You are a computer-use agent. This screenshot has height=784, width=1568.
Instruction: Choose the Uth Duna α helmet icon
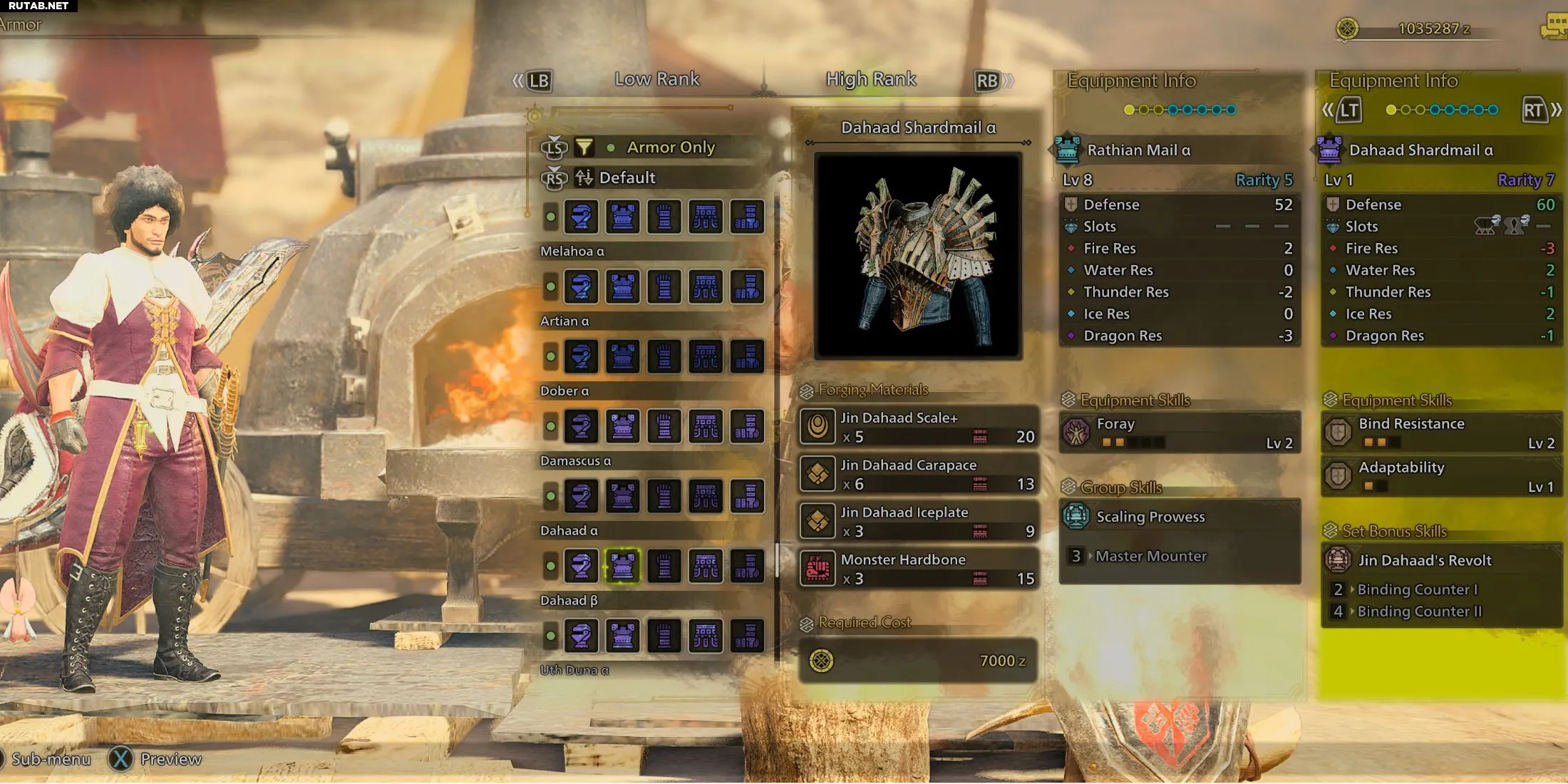pyautogui.click(x=581, y=636)
